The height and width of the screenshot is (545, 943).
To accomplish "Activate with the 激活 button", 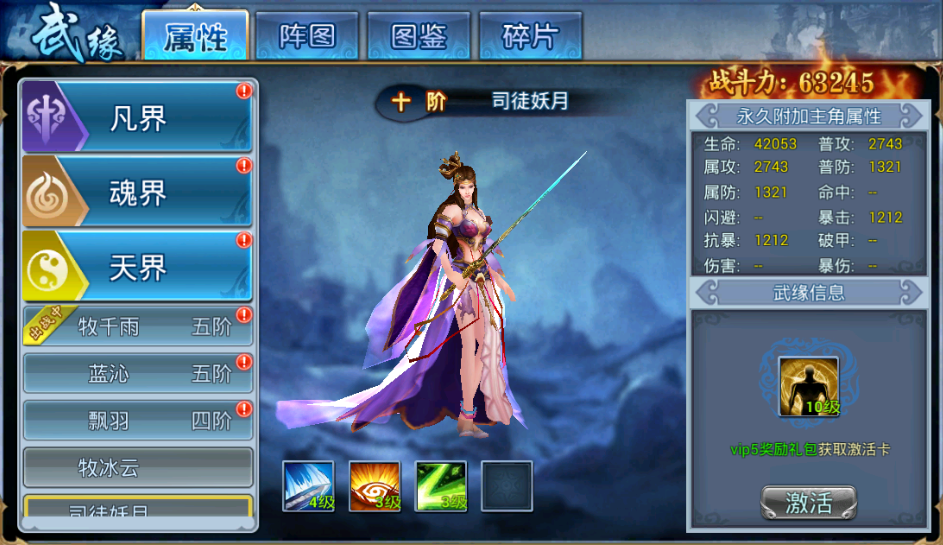I will (x=808, y=503).
